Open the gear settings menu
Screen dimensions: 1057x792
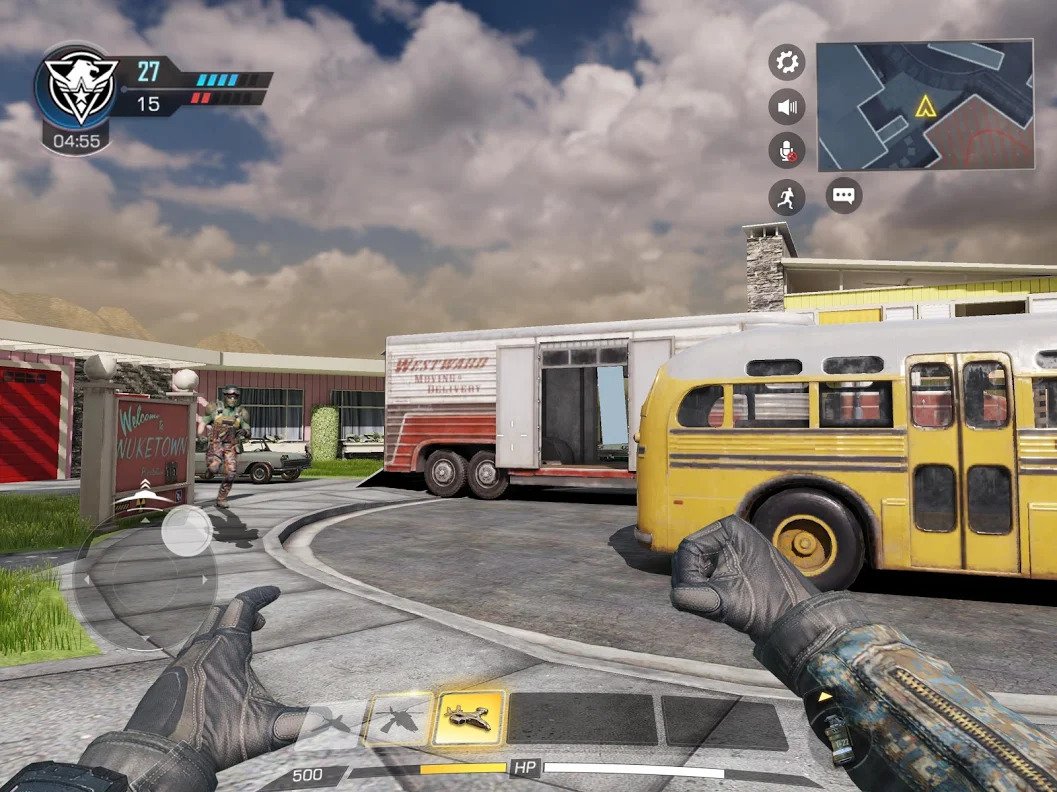(787, 62)
